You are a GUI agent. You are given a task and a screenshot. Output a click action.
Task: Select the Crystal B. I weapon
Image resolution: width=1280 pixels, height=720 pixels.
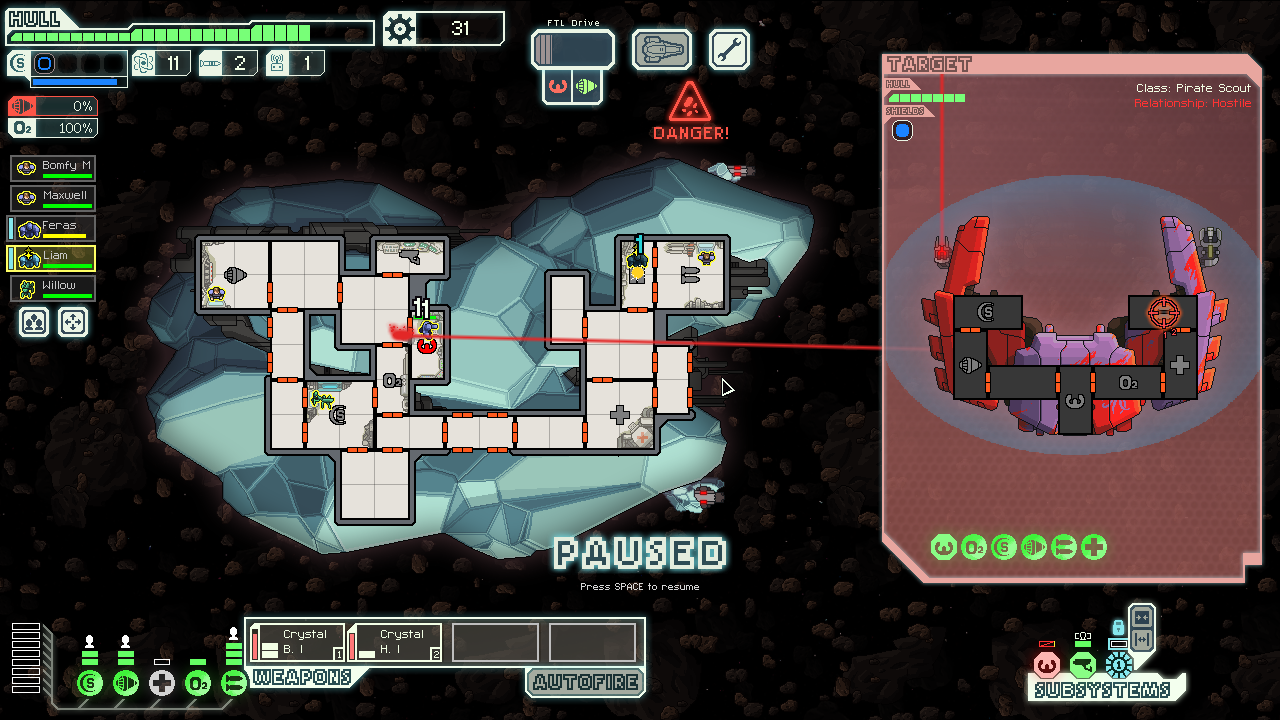(x=297, y=642)
